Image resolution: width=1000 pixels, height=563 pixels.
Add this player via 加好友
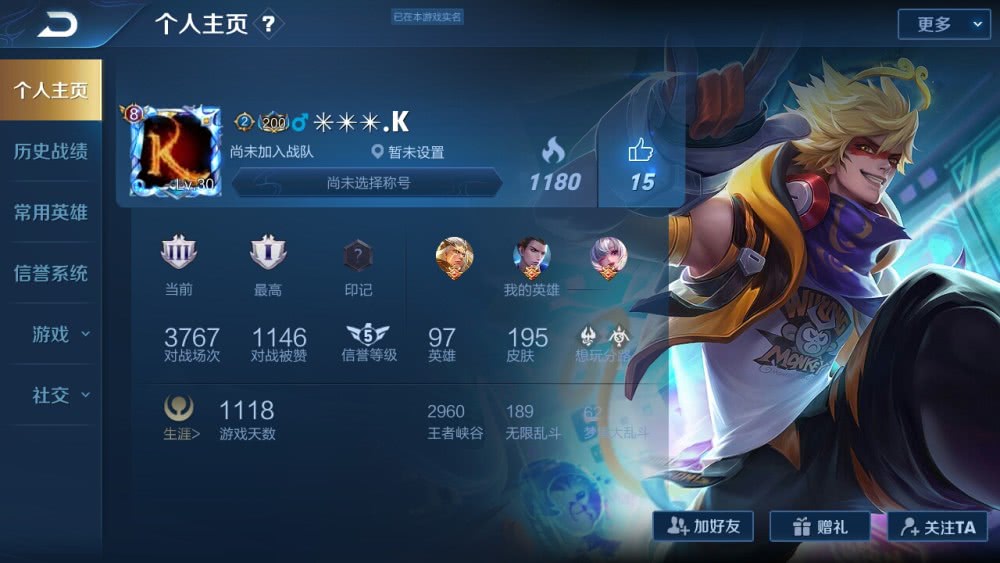tap(703, 526)
